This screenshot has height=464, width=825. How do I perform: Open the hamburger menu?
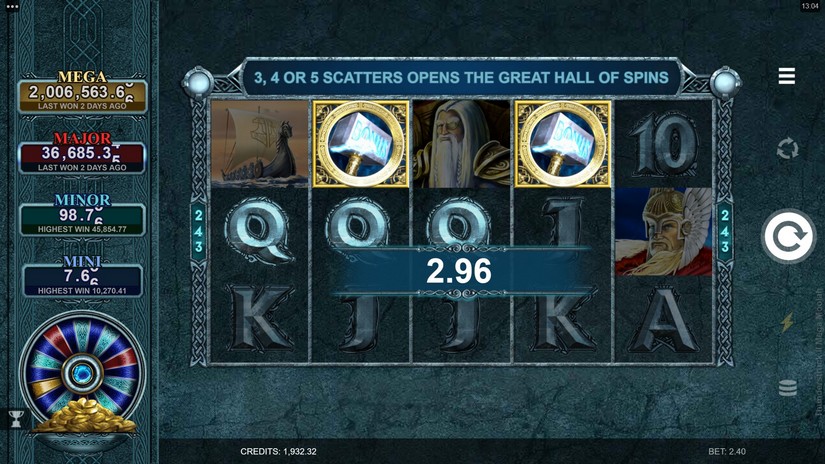point(787,77)
